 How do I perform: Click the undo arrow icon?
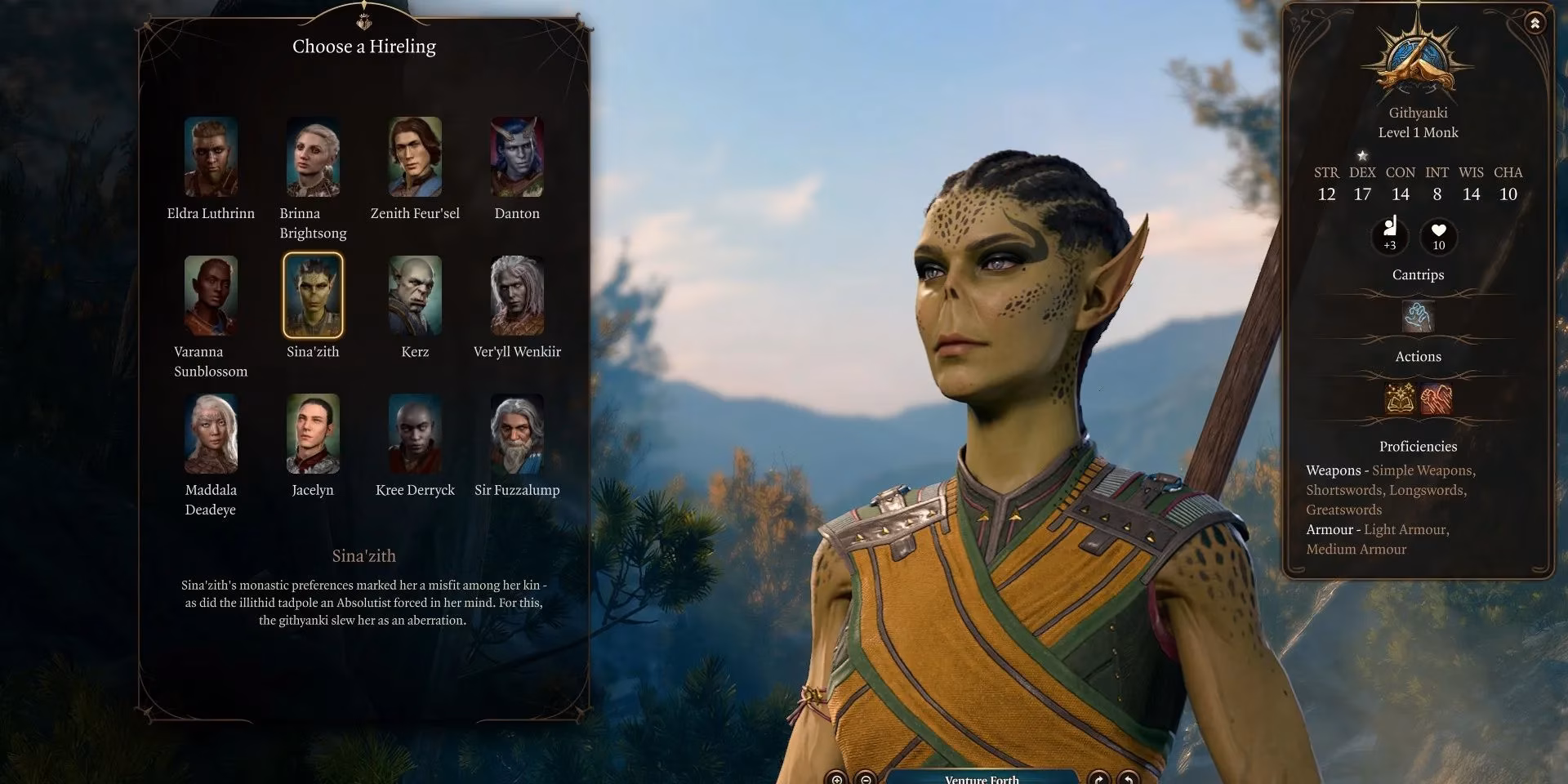click(1127, 780)
